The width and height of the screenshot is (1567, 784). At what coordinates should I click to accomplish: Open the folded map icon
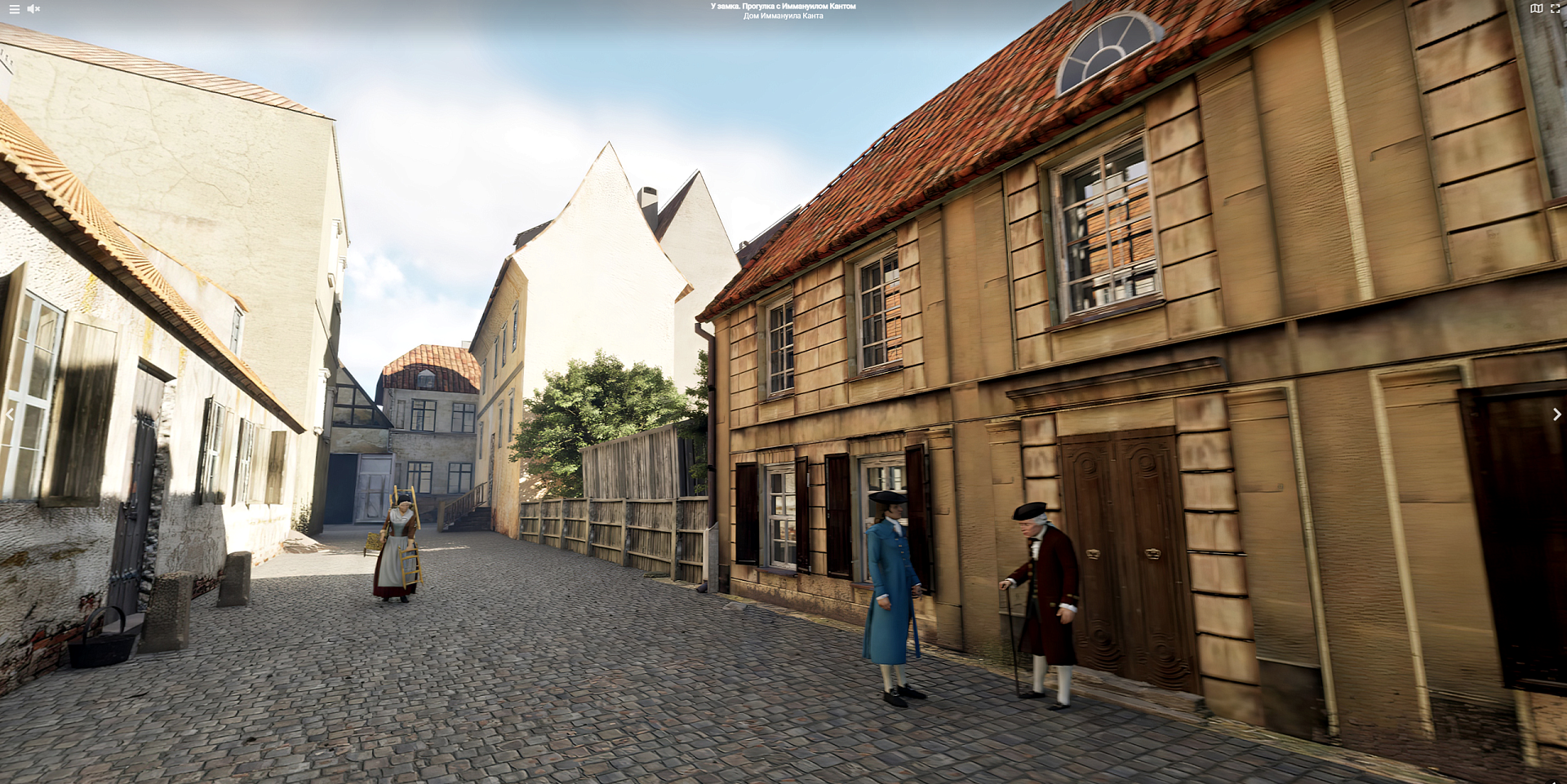pos(1536,9)
